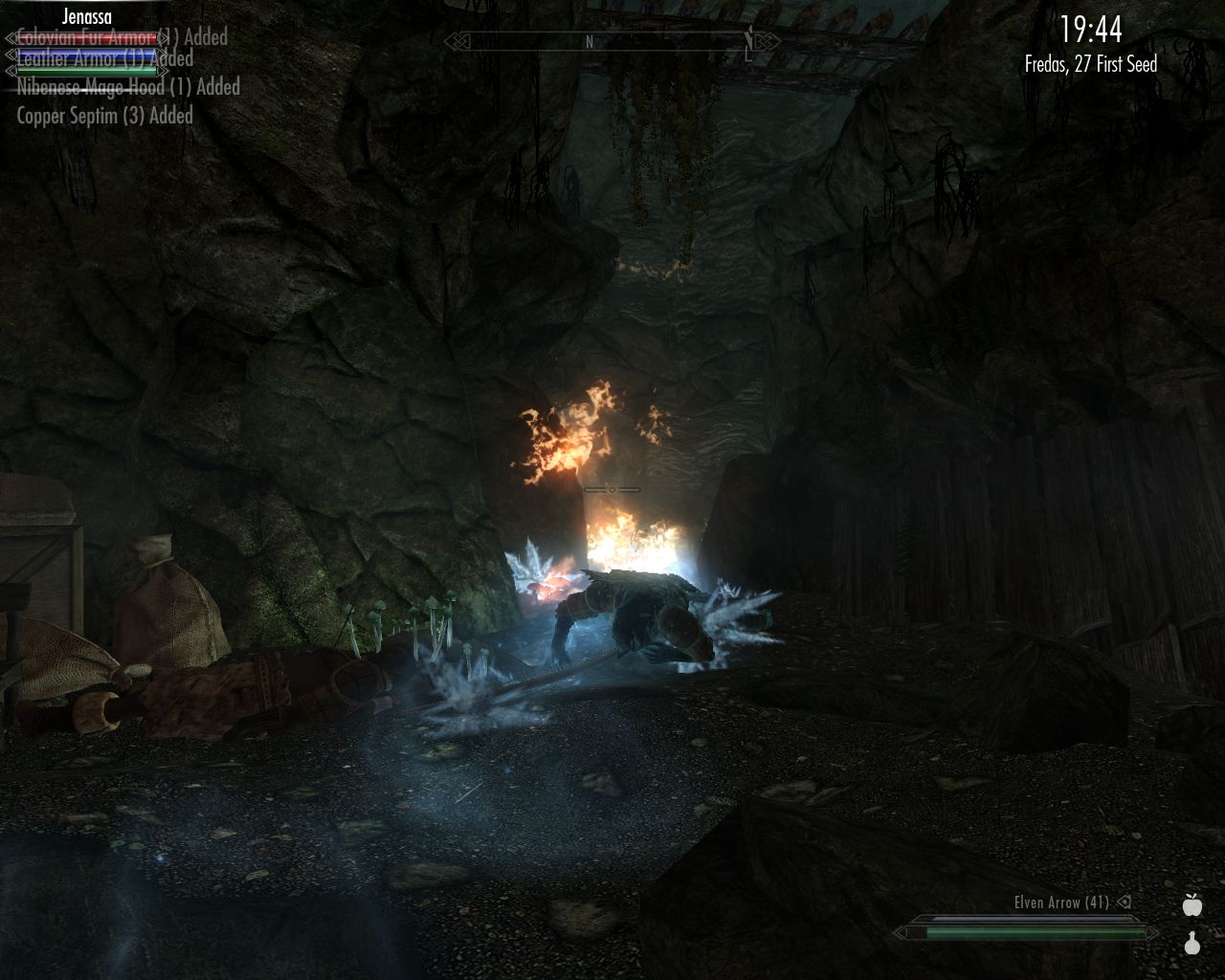
Task: Click the compass bar
Action: (612, 41)
